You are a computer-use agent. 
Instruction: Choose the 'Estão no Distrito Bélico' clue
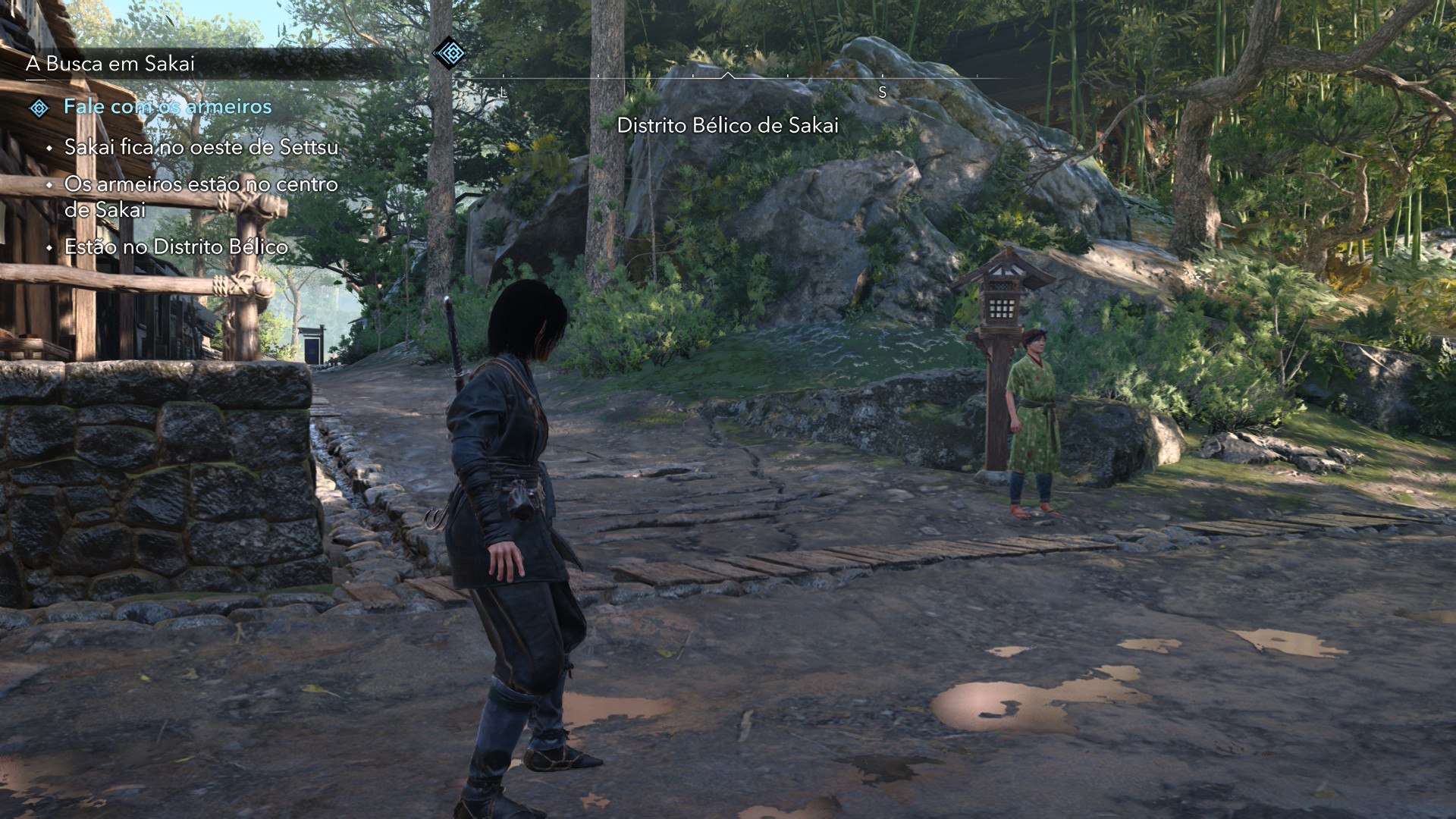[176, 247]
